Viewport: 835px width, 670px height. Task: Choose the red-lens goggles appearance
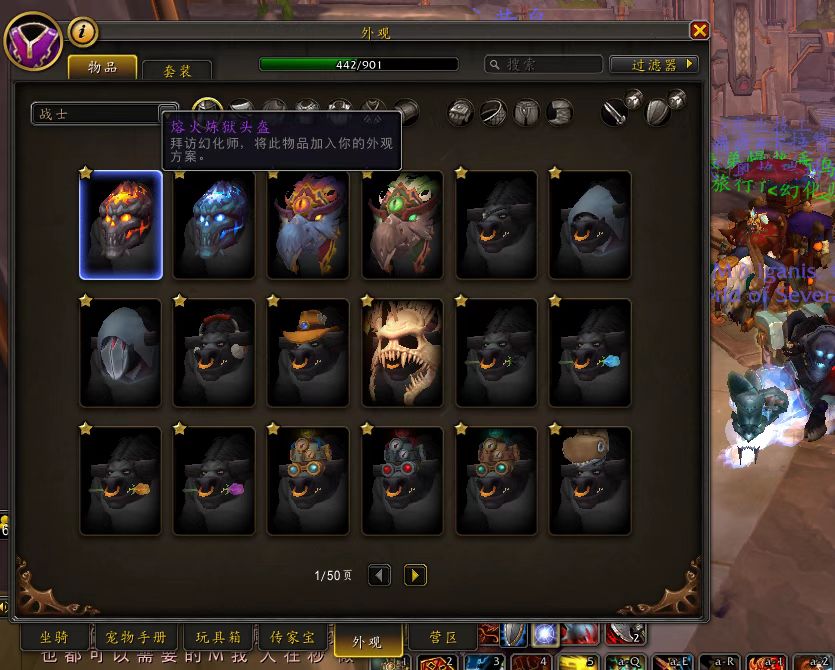402,480
